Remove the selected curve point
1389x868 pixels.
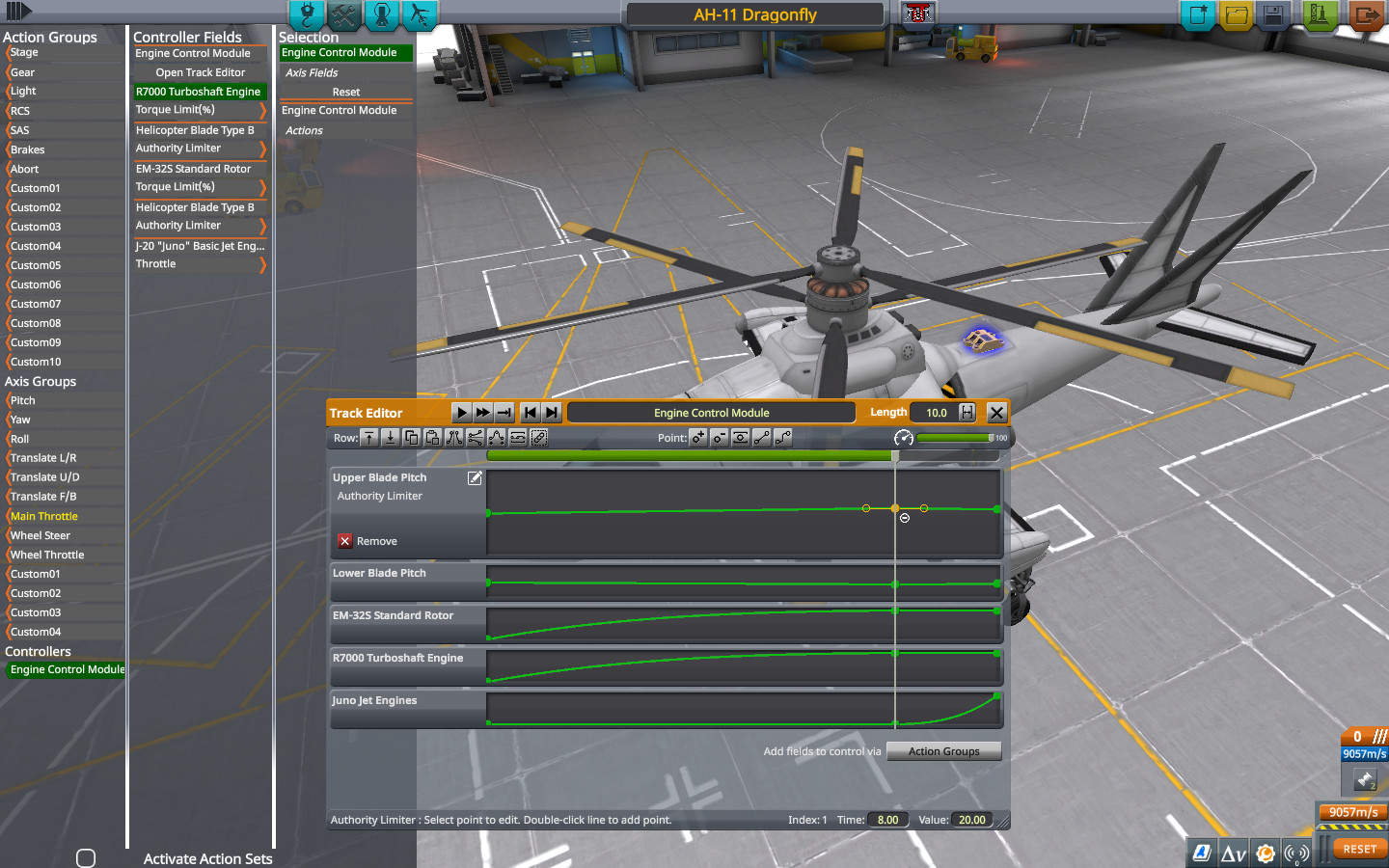coord(720,438)
